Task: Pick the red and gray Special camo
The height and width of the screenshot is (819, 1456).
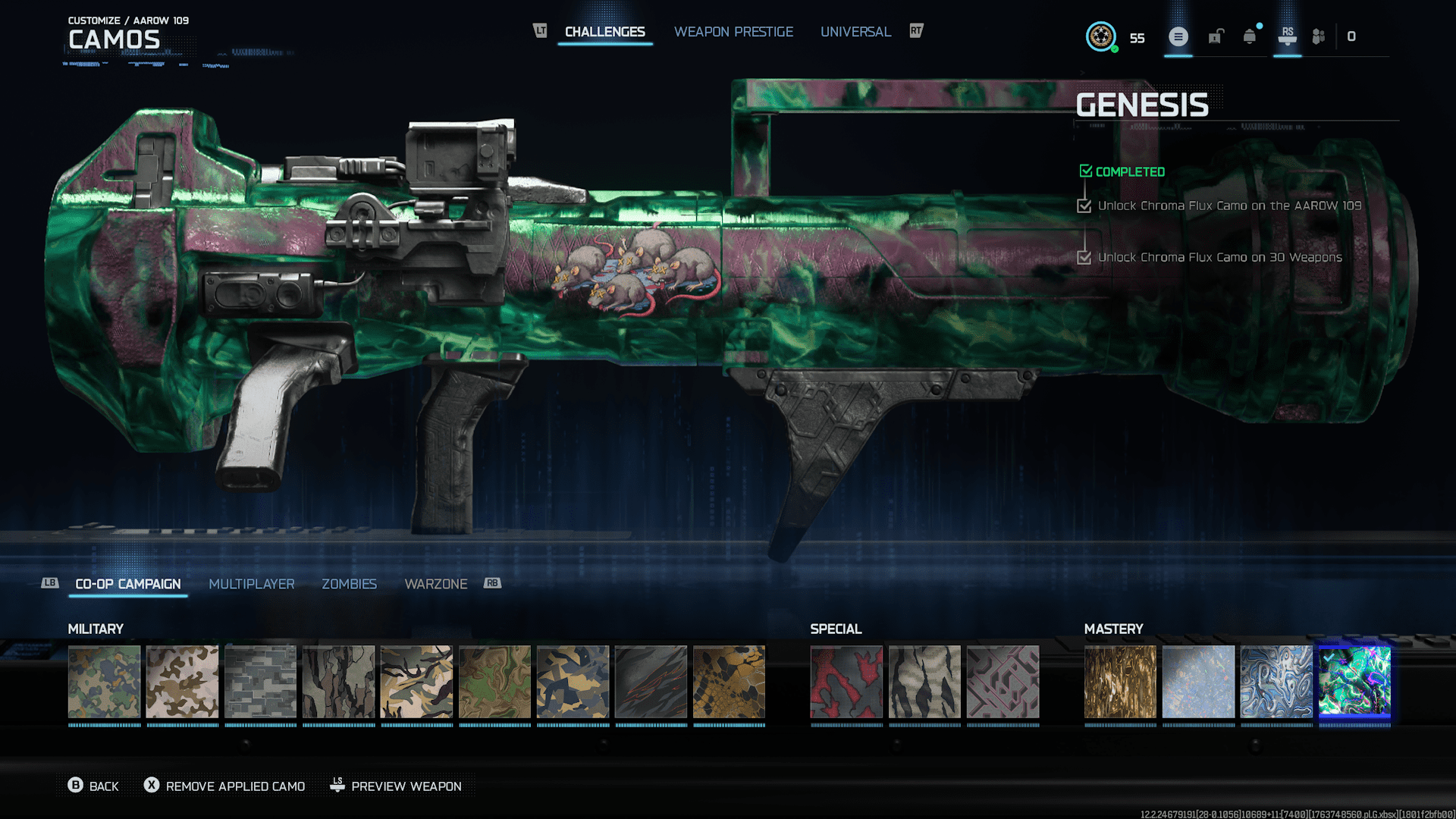Action: (846, 682)
